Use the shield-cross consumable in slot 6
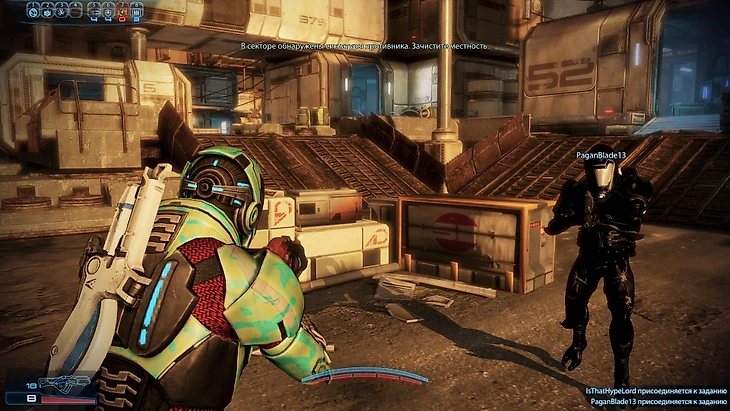This screenshot has height=411, width=730. (108, 11)
